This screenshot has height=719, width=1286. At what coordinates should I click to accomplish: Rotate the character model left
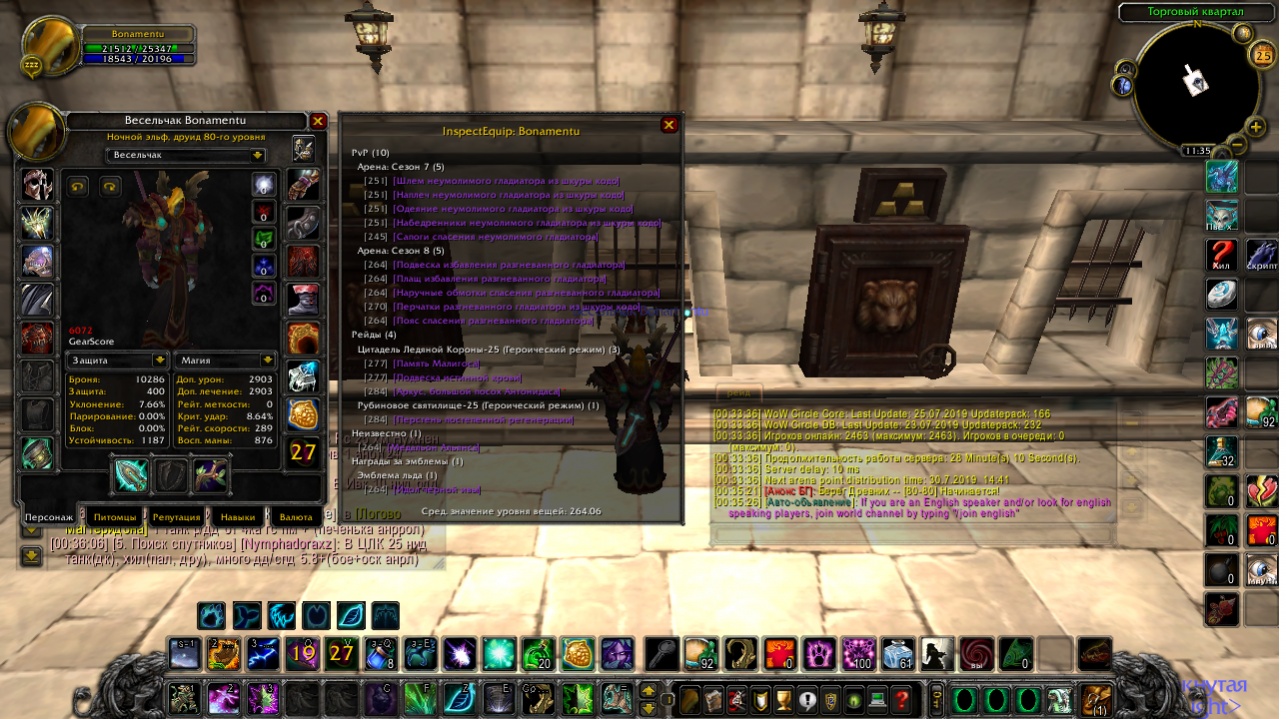coord(77,186)
